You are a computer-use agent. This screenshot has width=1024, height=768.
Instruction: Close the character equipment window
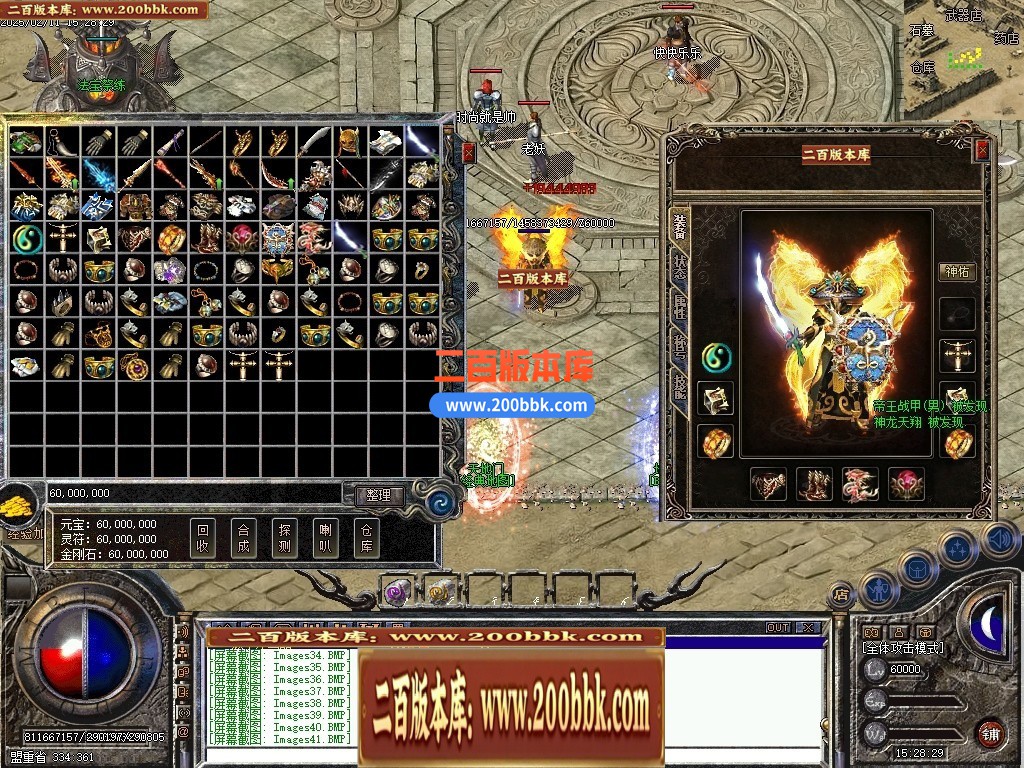click(x=982, y=150)
